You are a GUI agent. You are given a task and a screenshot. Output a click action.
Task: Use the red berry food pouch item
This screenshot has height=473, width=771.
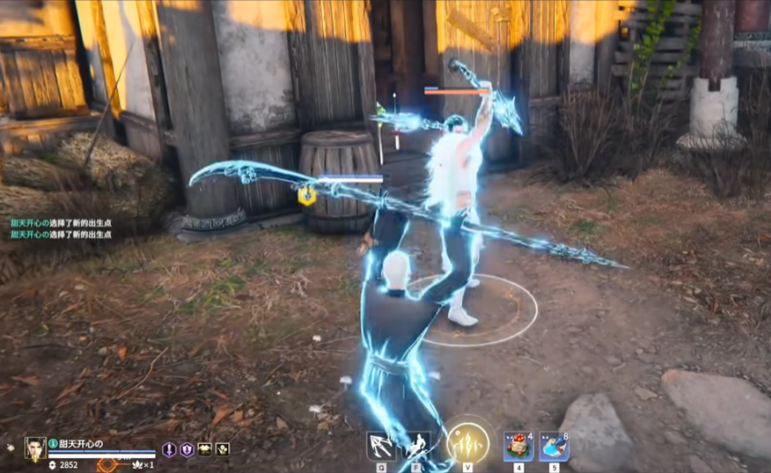(x=518, y=445)
